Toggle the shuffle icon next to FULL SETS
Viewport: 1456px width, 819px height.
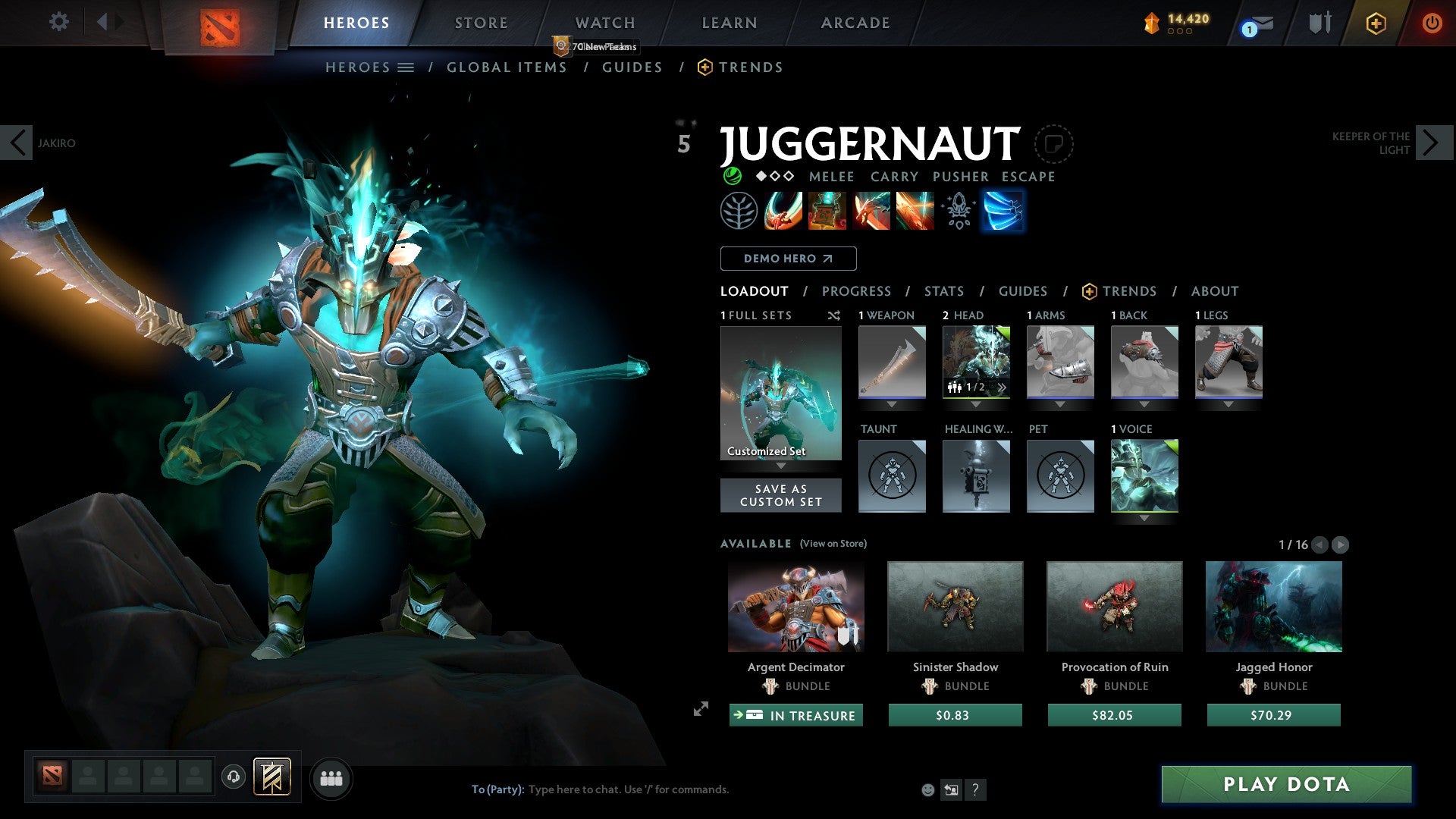coord(834,315)
